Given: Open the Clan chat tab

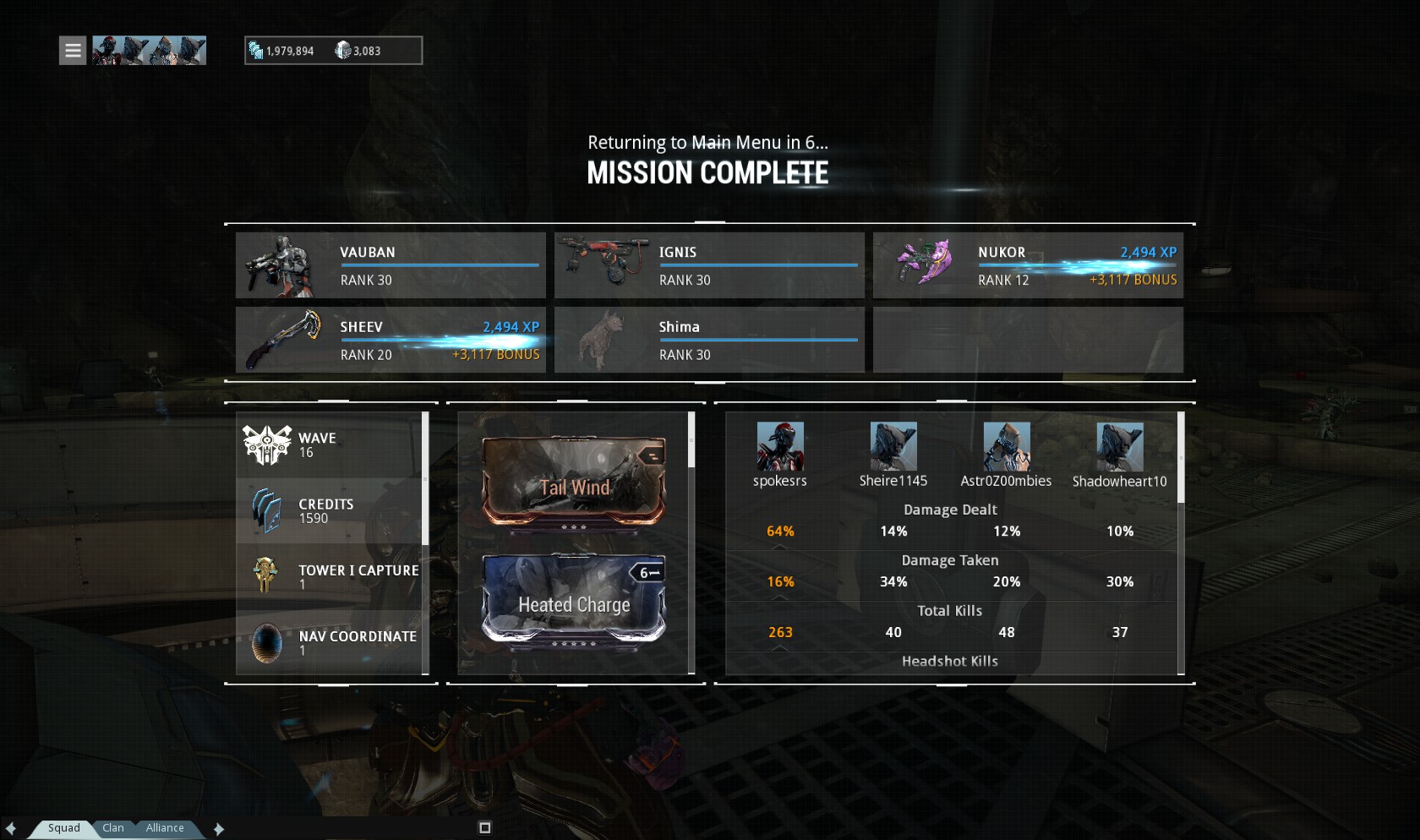Looking at the screenshot, I should (x=113, y=828).
